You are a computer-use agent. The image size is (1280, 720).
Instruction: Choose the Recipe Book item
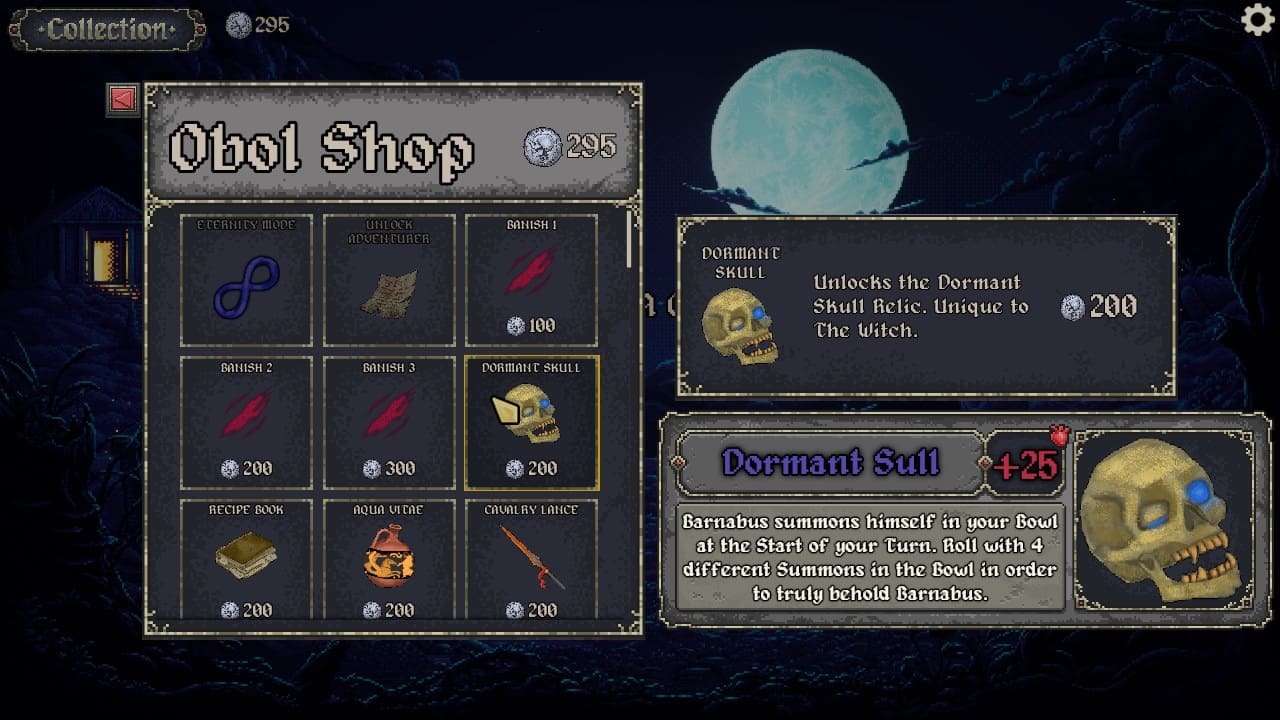click(246, 560)
